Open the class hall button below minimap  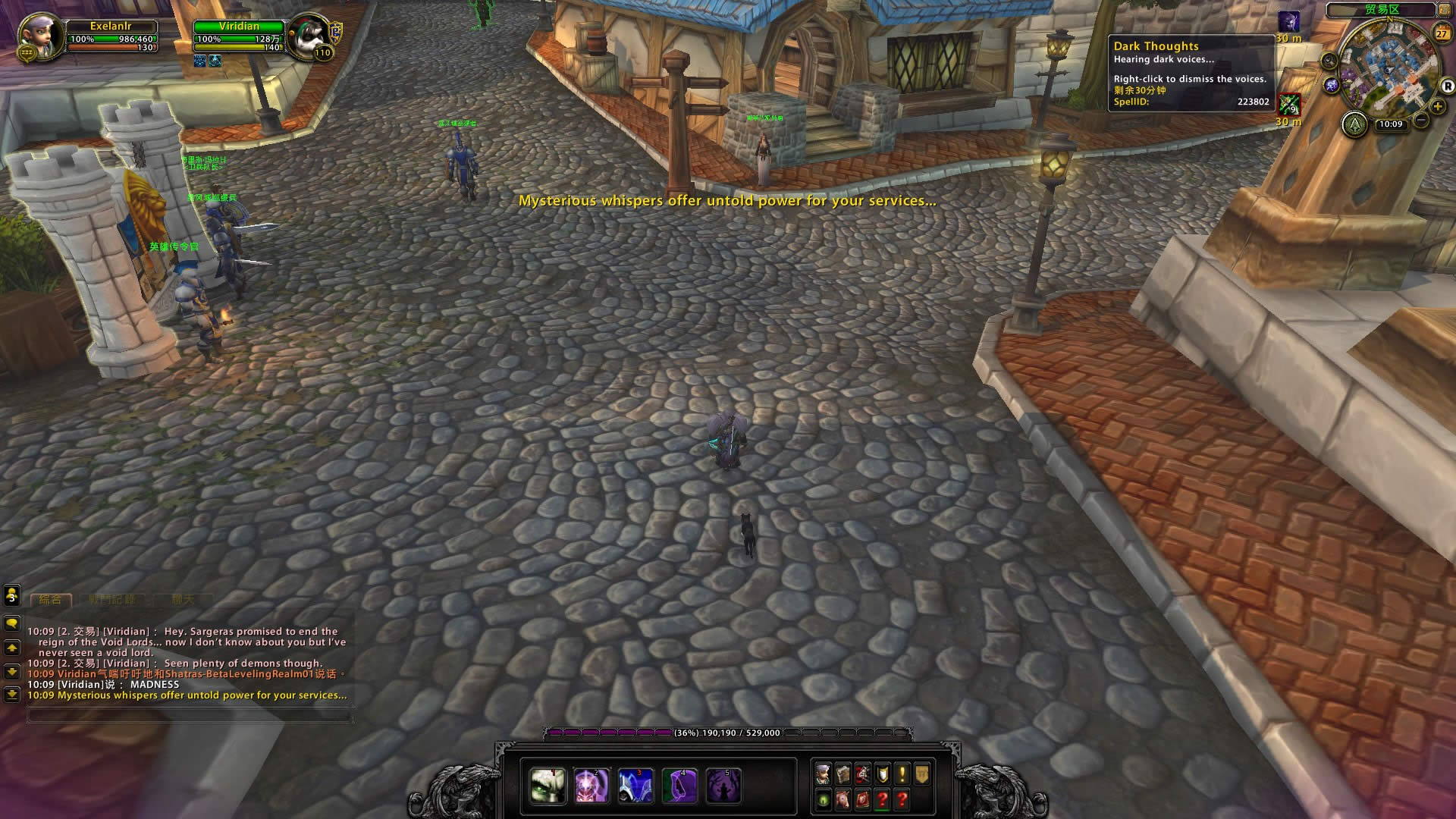point(1354,124)
